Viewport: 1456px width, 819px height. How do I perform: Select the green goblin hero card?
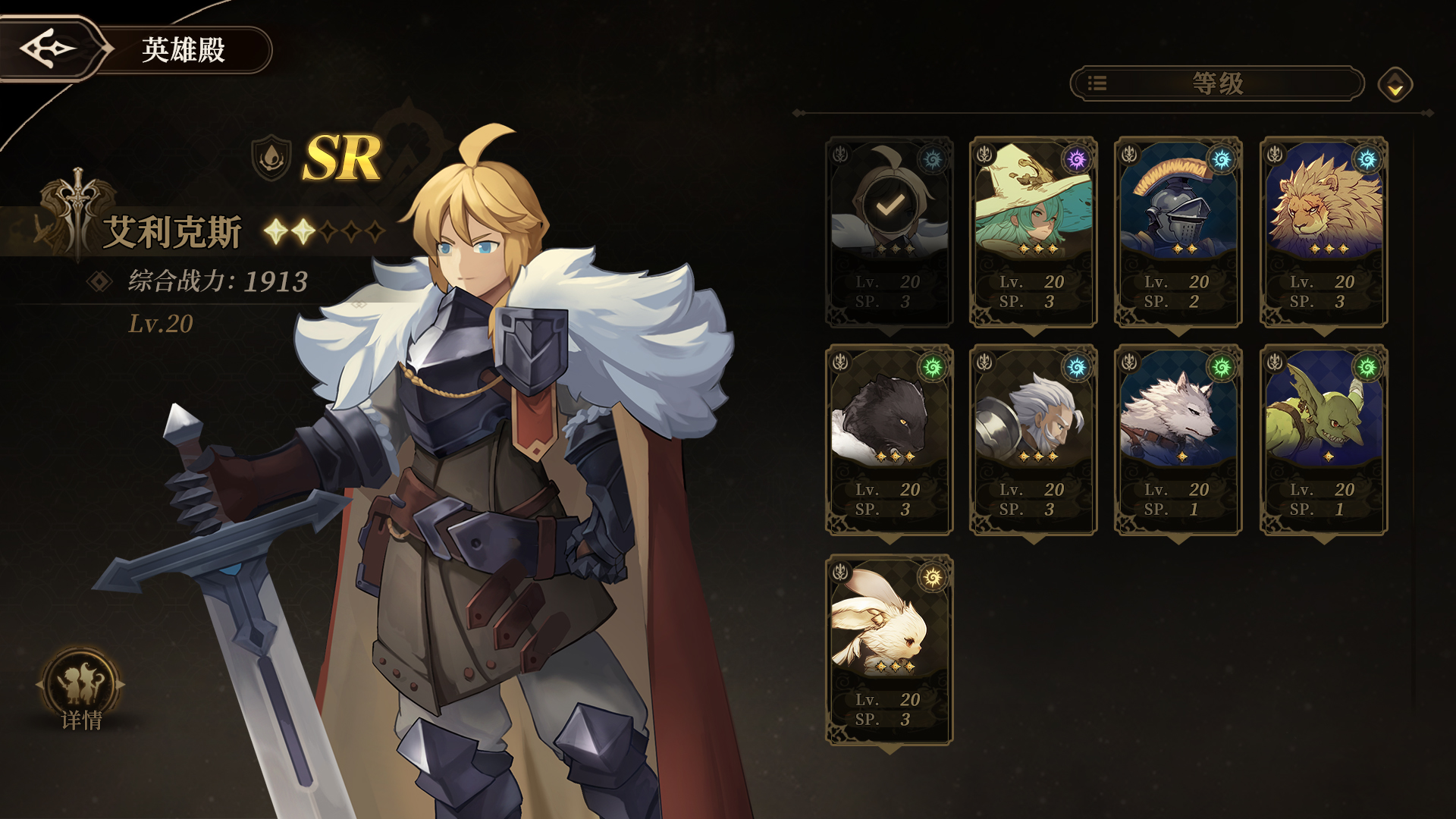click(1323, 440)
